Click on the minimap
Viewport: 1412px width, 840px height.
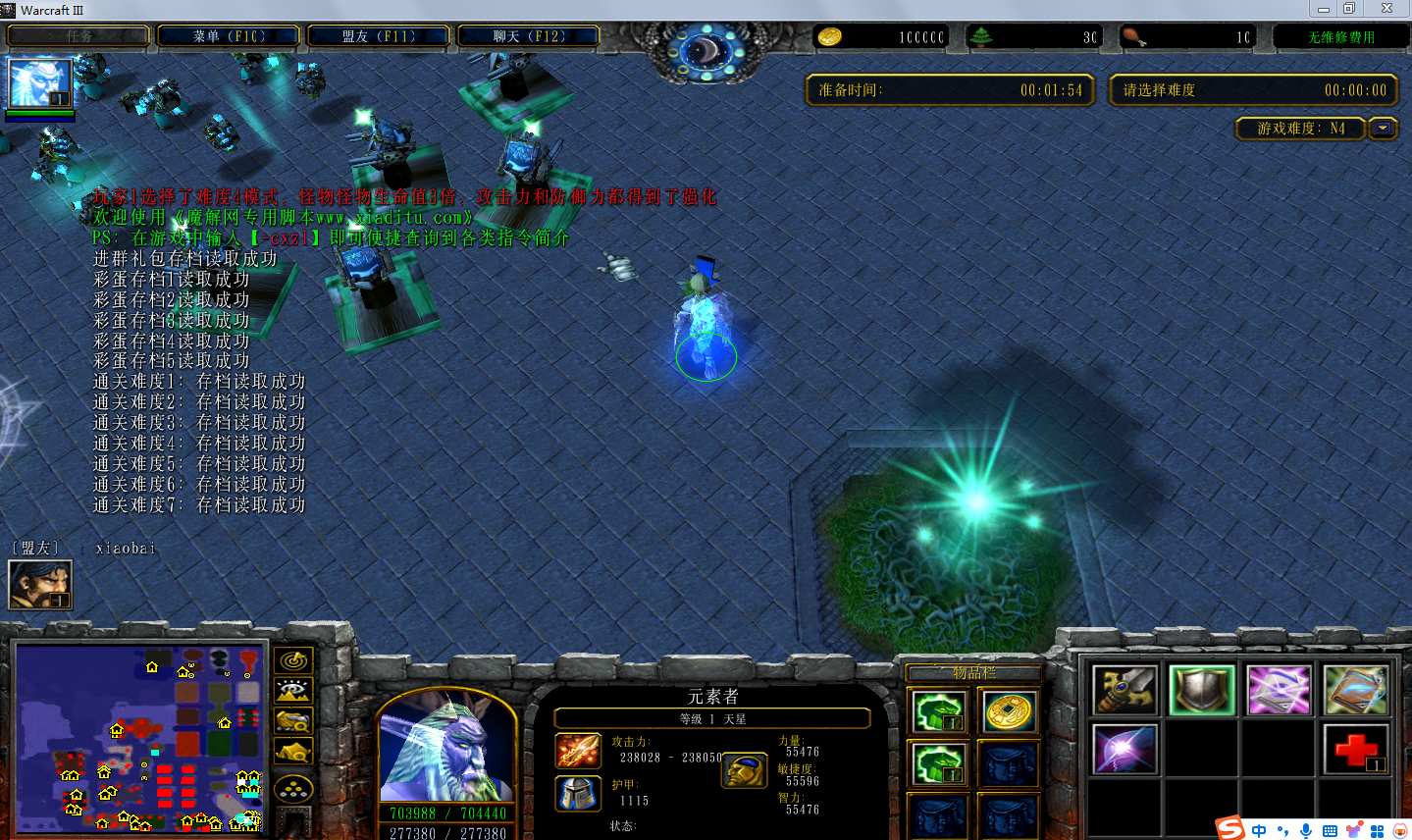tap(140, 738)
